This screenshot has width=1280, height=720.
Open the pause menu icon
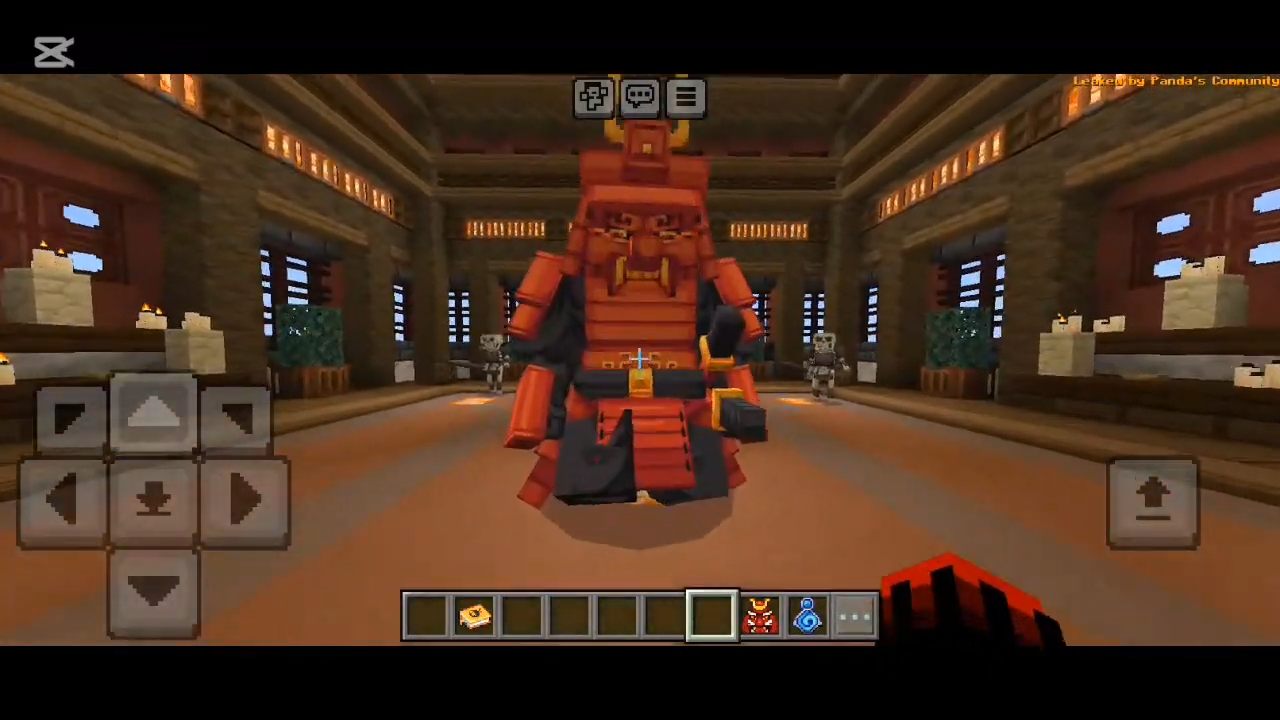[686, 95]
